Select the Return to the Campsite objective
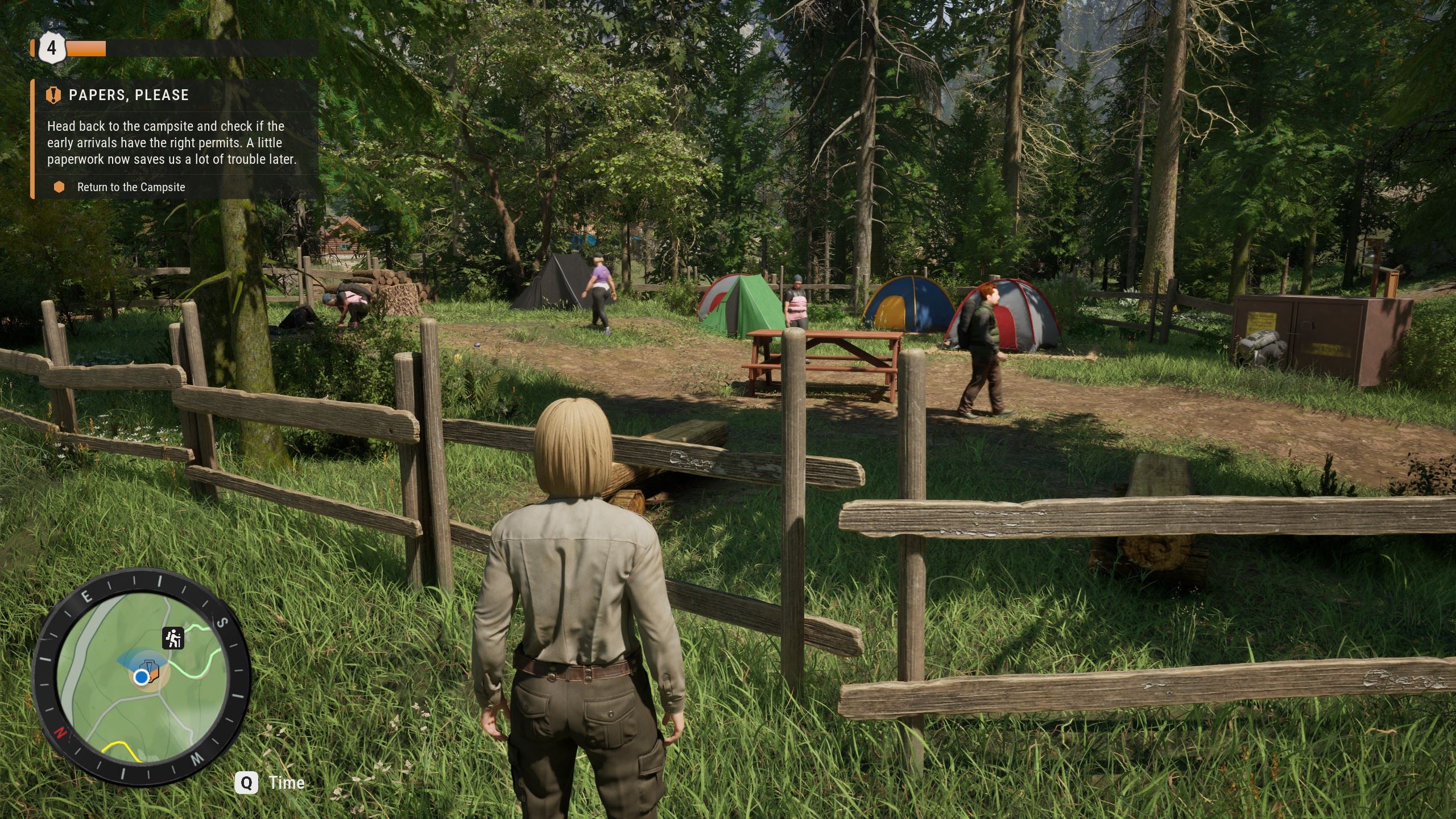 tap(131, 187)
